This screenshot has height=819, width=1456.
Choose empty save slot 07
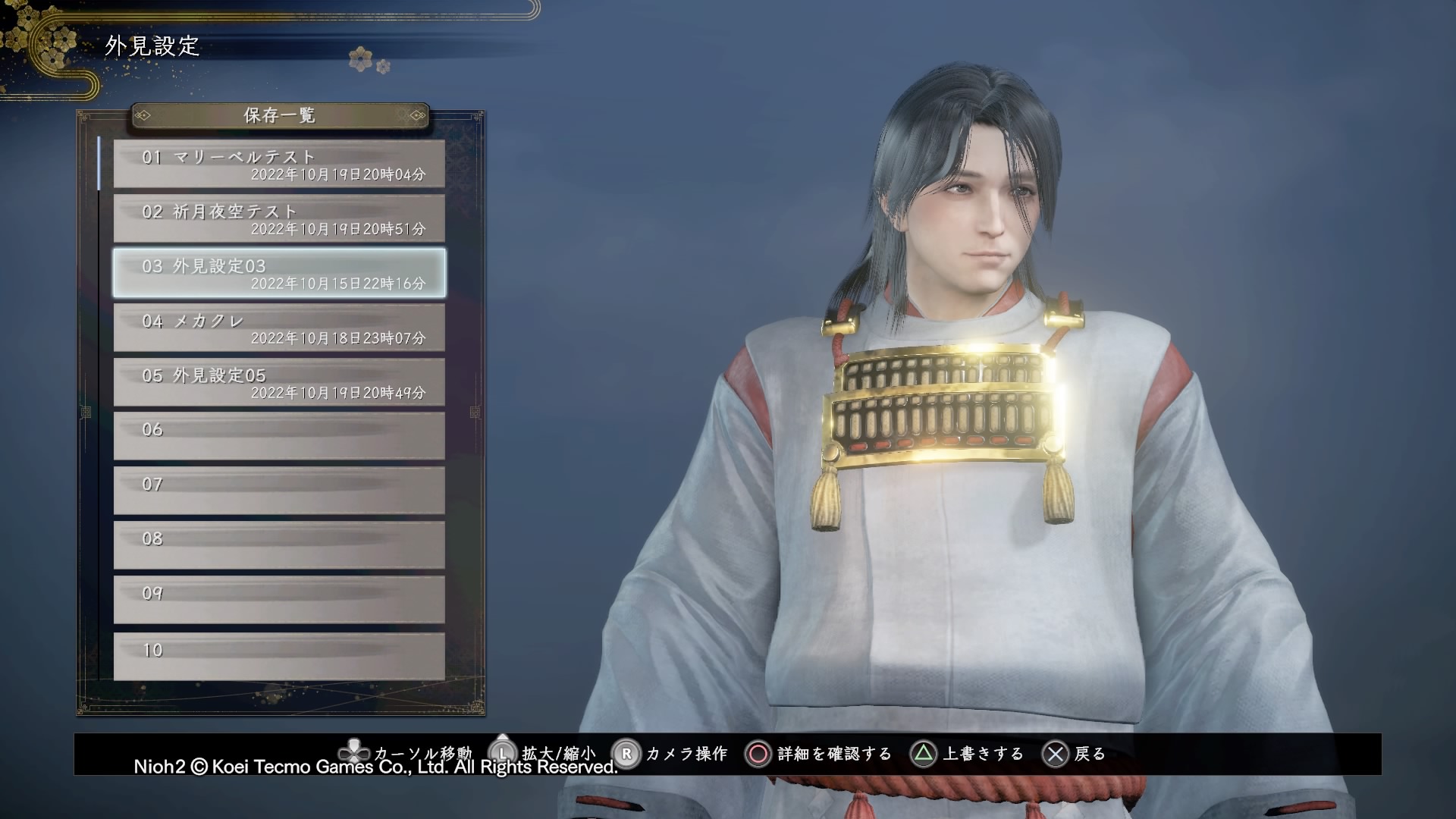(x=279, y=491)
